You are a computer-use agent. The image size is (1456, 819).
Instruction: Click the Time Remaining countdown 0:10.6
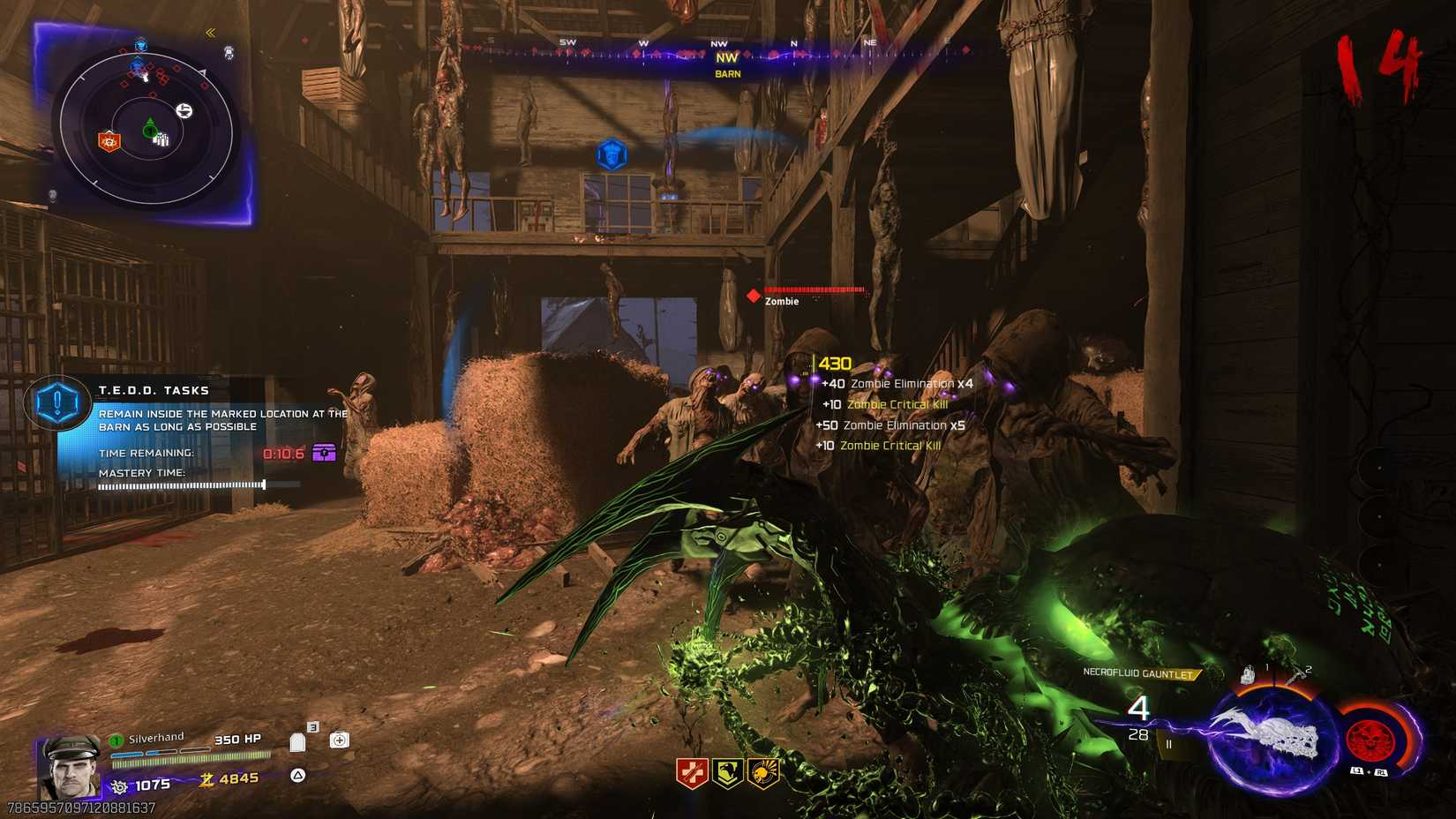(x=284, y=452)
